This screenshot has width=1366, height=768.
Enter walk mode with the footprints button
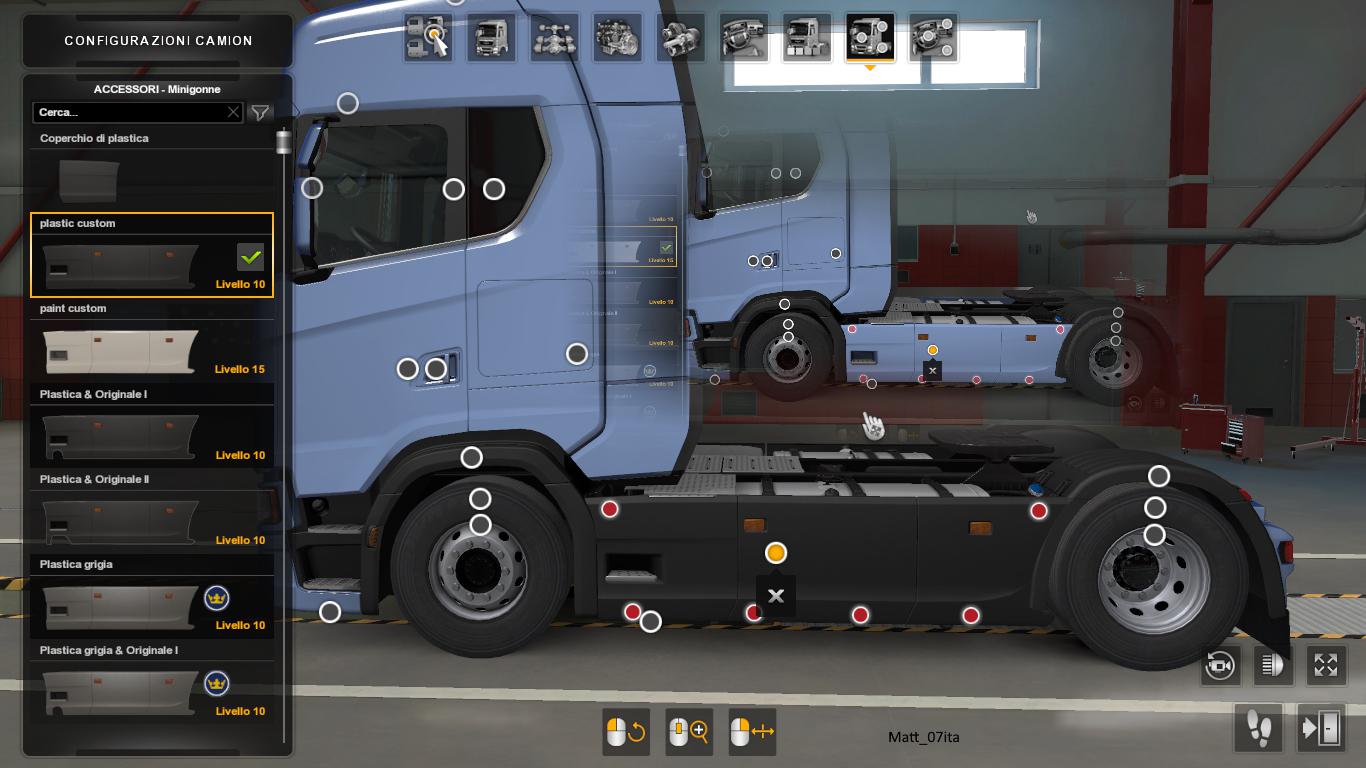(1258, 728)
